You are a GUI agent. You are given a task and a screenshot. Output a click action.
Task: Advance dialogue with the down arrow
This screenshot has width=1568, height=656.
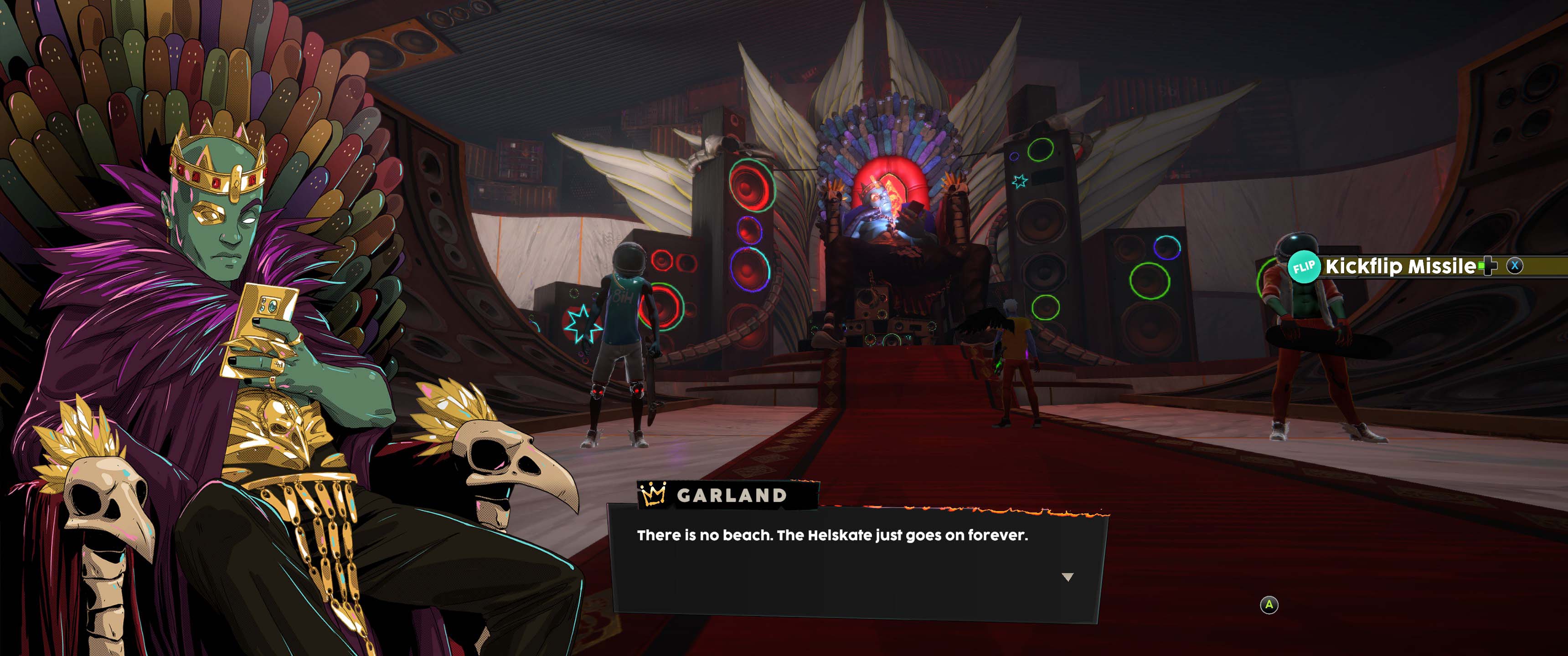point(1067,577)
